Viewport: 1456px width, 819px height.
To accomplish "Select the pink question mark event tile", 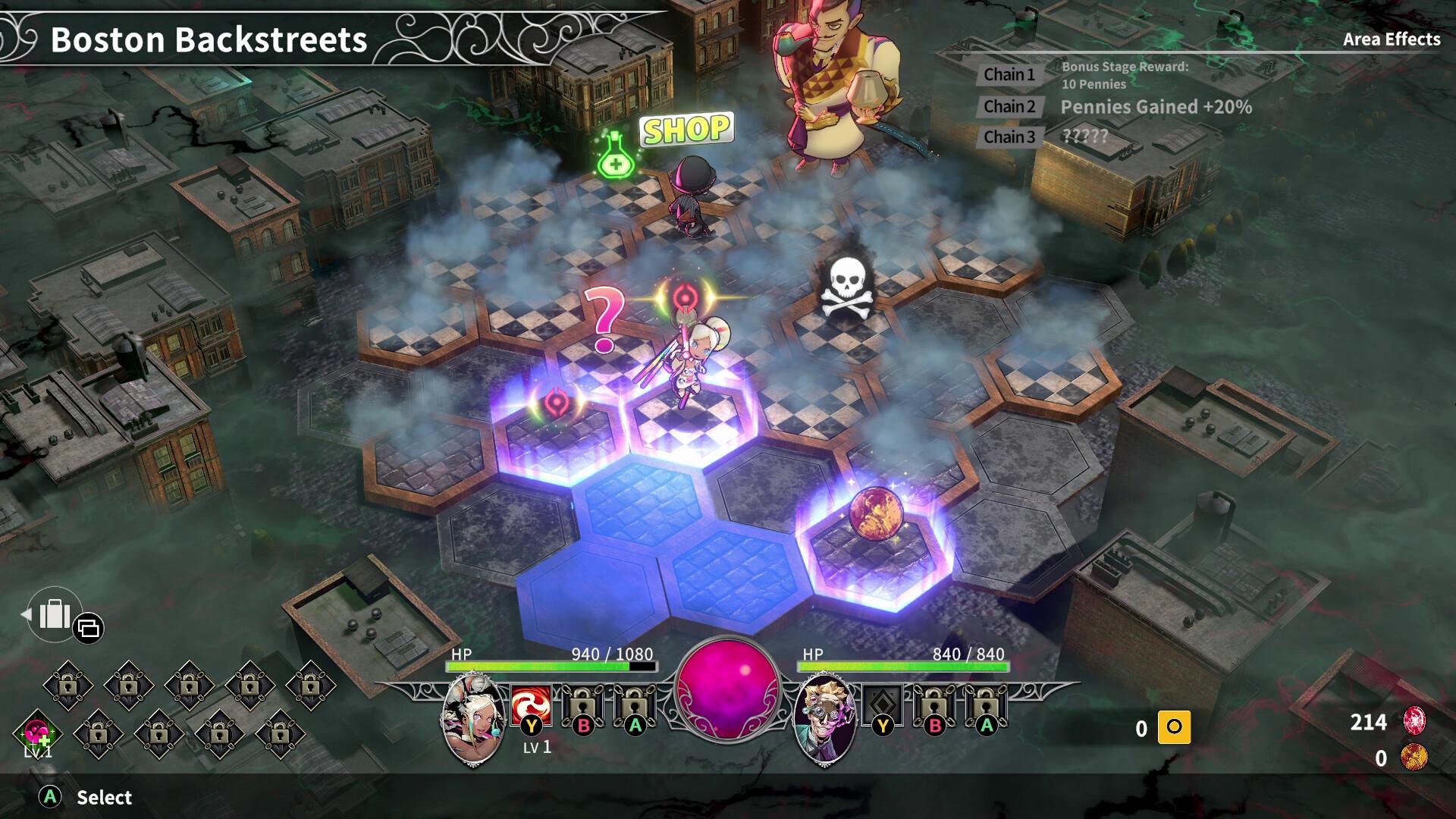I will tap(604, 321).
